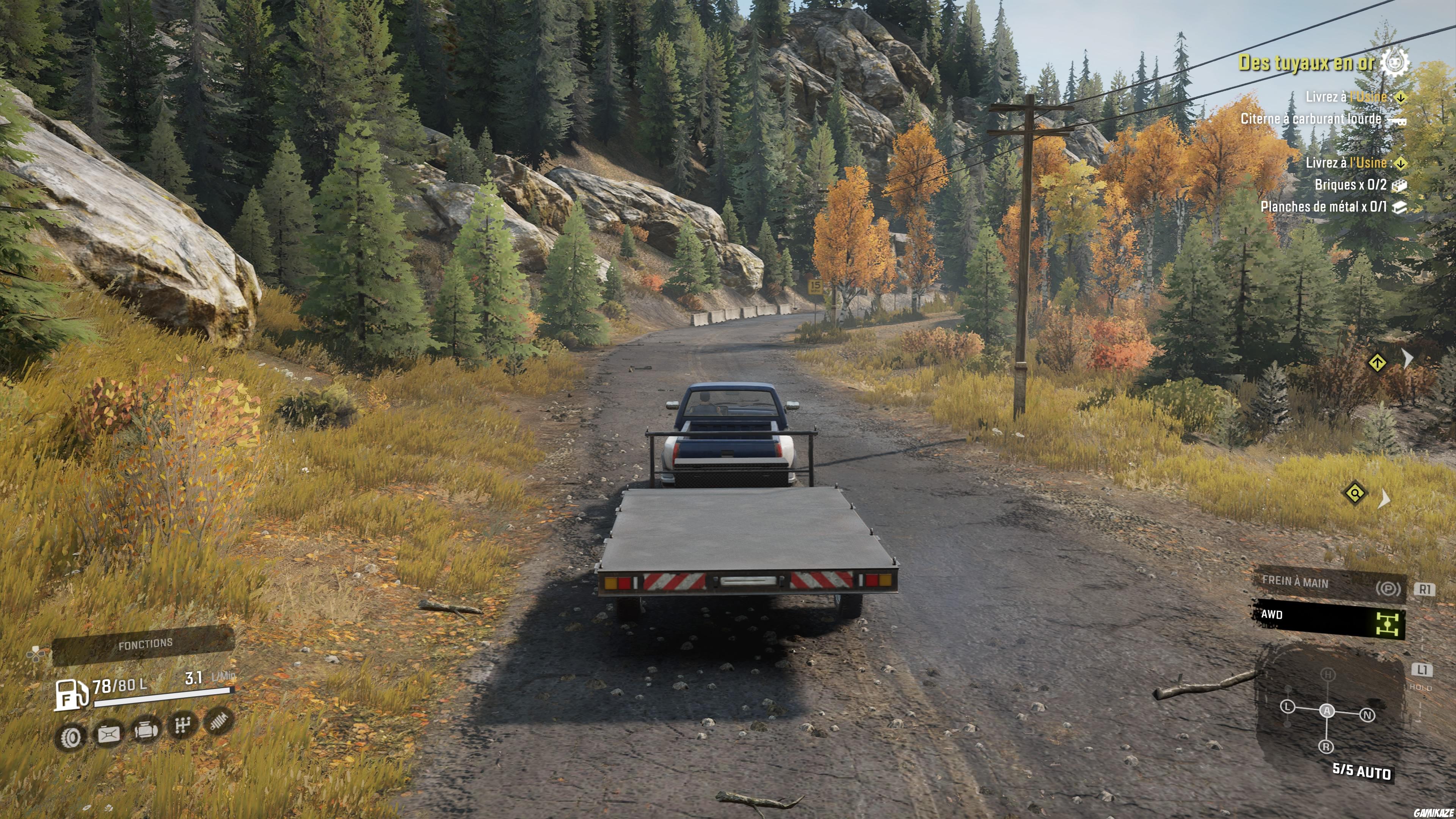
Task: Click the gearbox damage status icon
Action: (x=182, y=725)
